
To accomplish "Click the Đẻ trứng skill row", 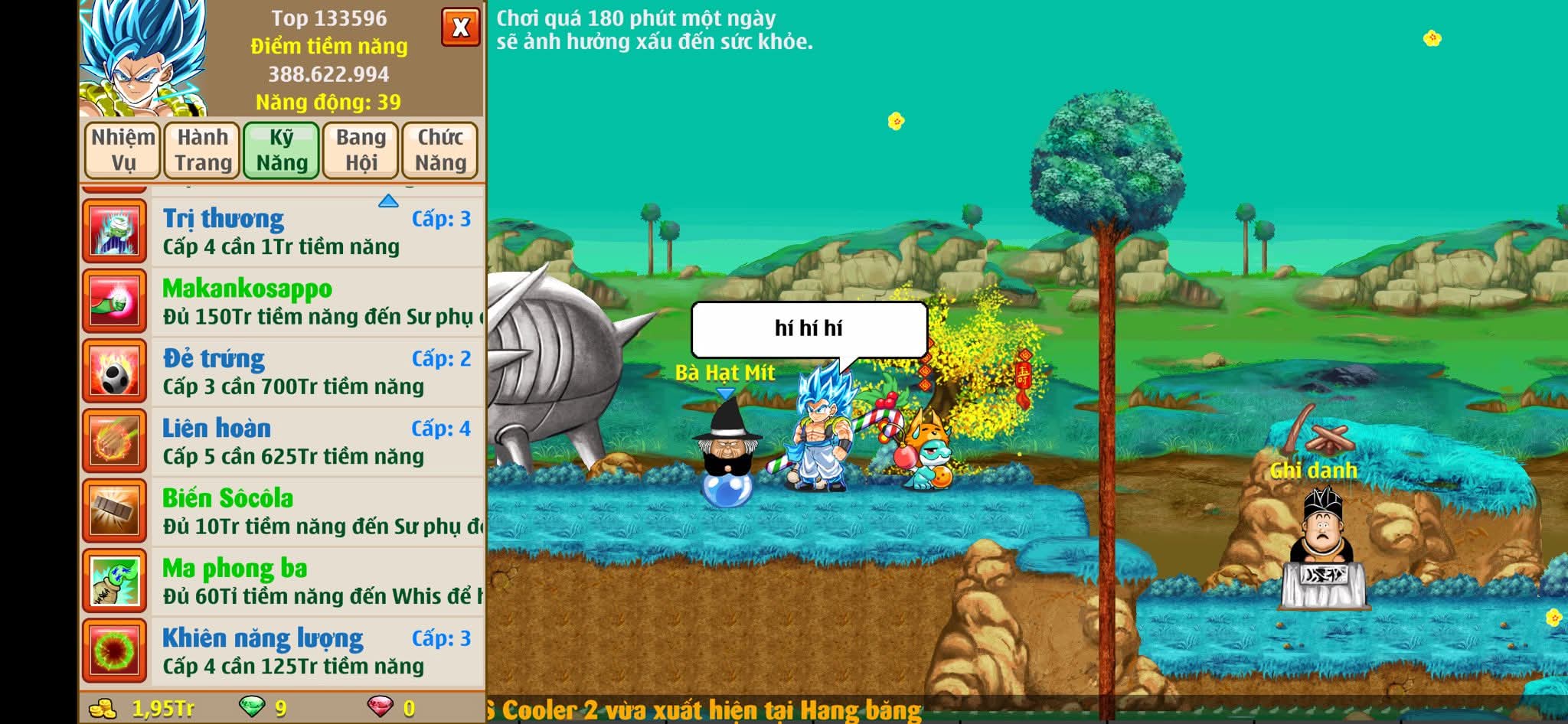I will coord(318,372).
